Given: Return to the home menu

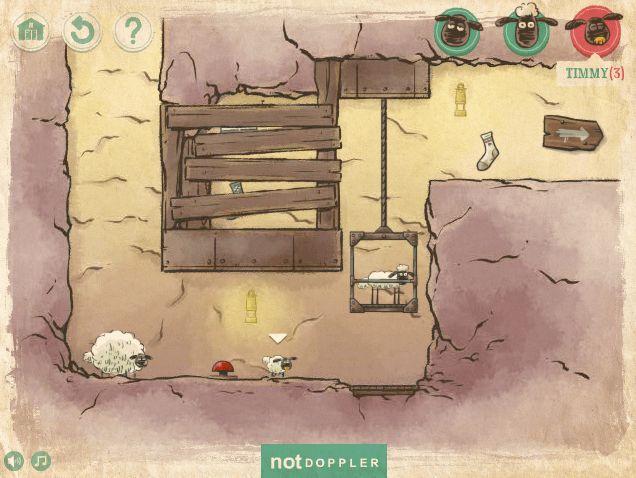Looking at the screenshot, I should coord(32,32).
